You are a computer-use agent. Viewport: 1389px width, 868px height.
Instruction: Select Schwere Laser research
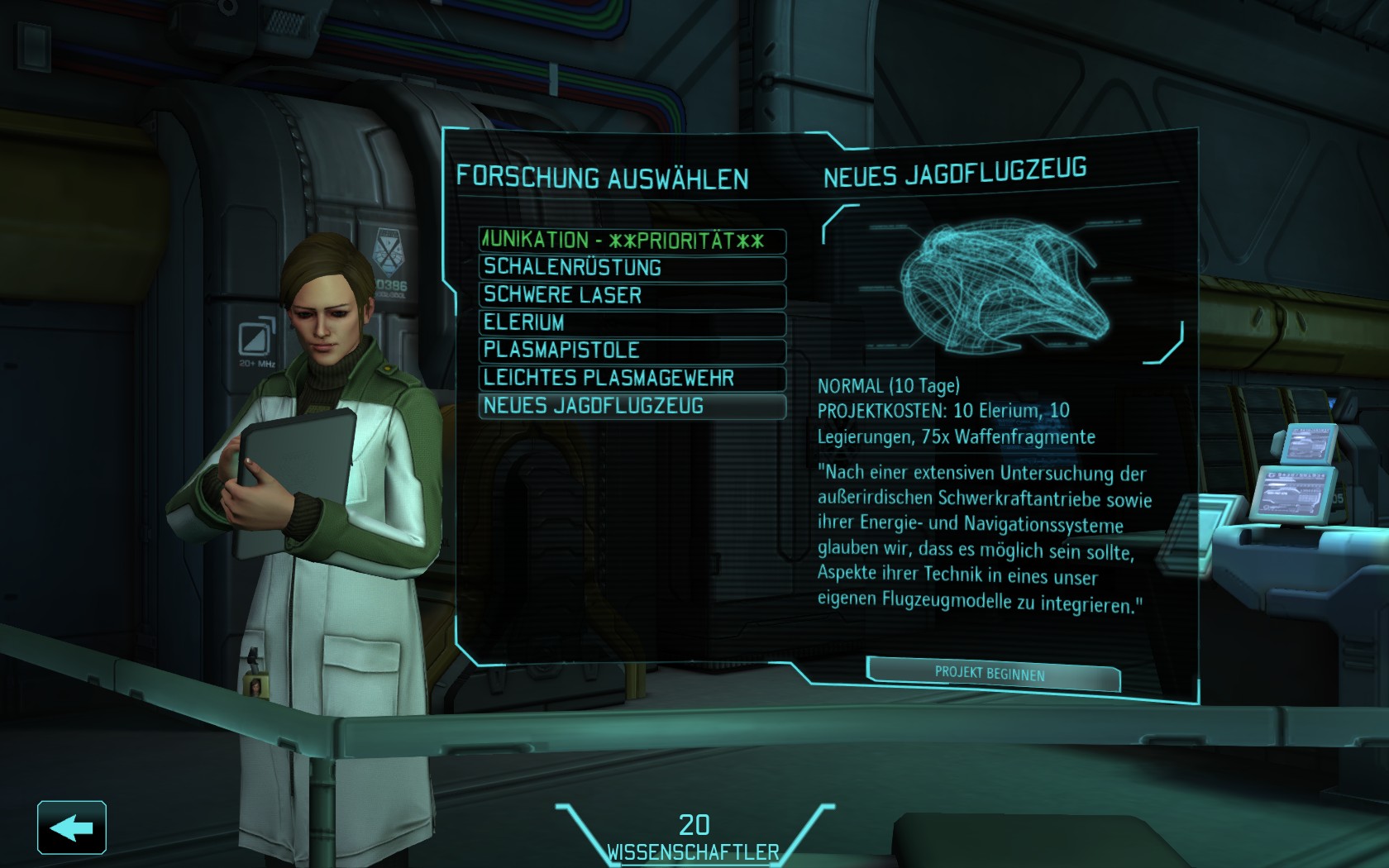point(632,295)
